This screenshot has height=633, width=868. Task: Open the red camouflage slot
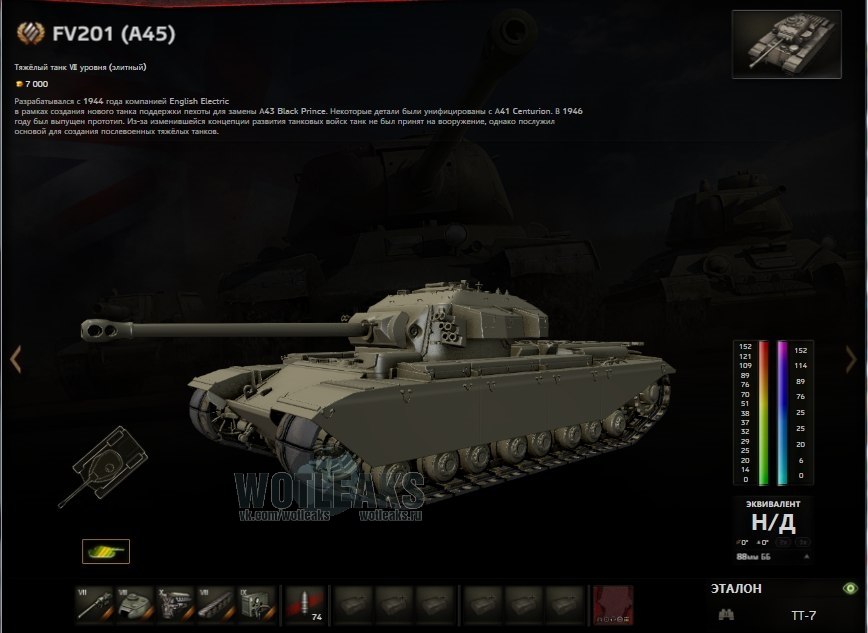[x=612, y=604]
